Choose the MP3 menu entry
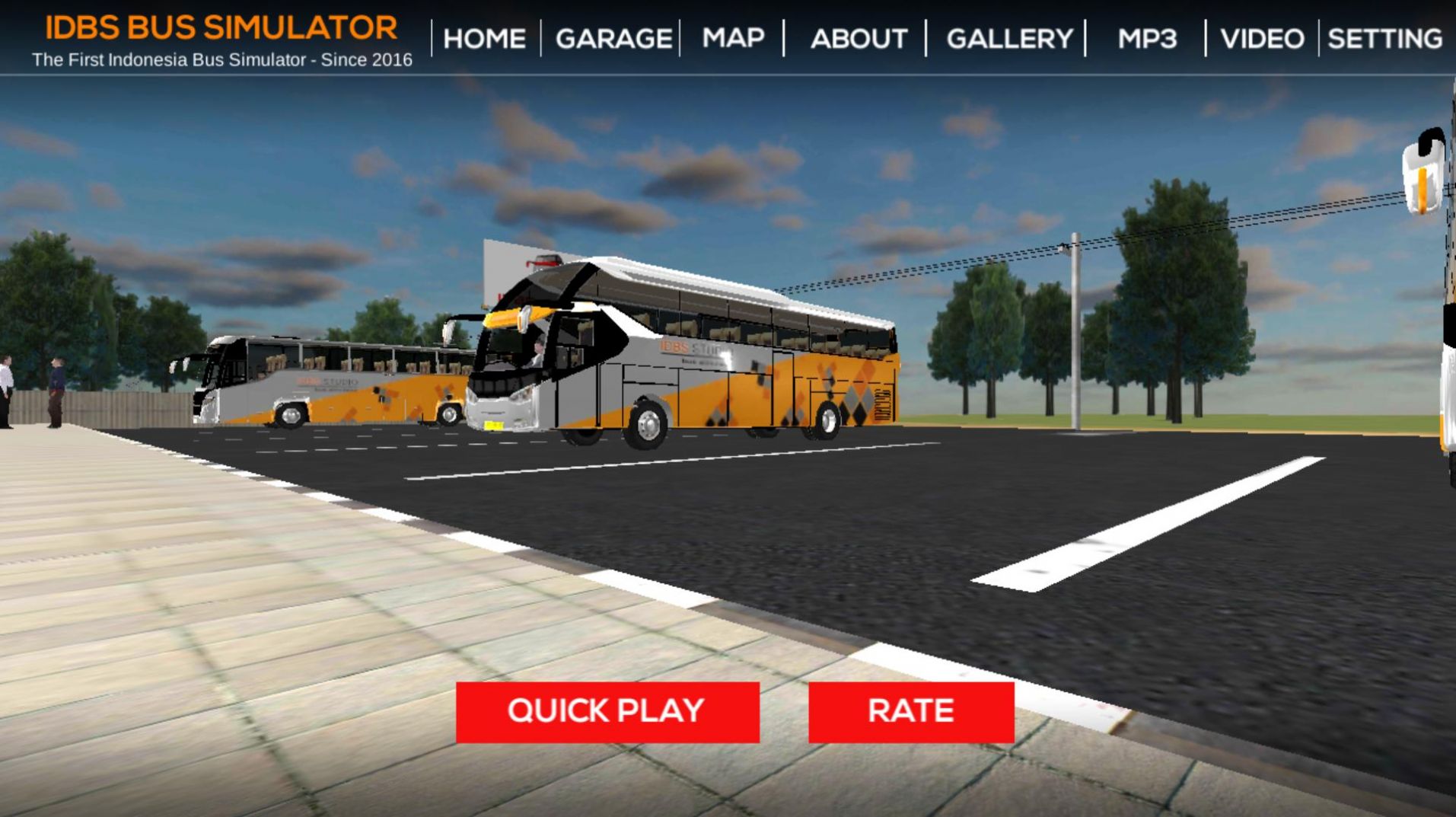The height and width of the screenshot is (817, 1456). tap(1147, 38)
